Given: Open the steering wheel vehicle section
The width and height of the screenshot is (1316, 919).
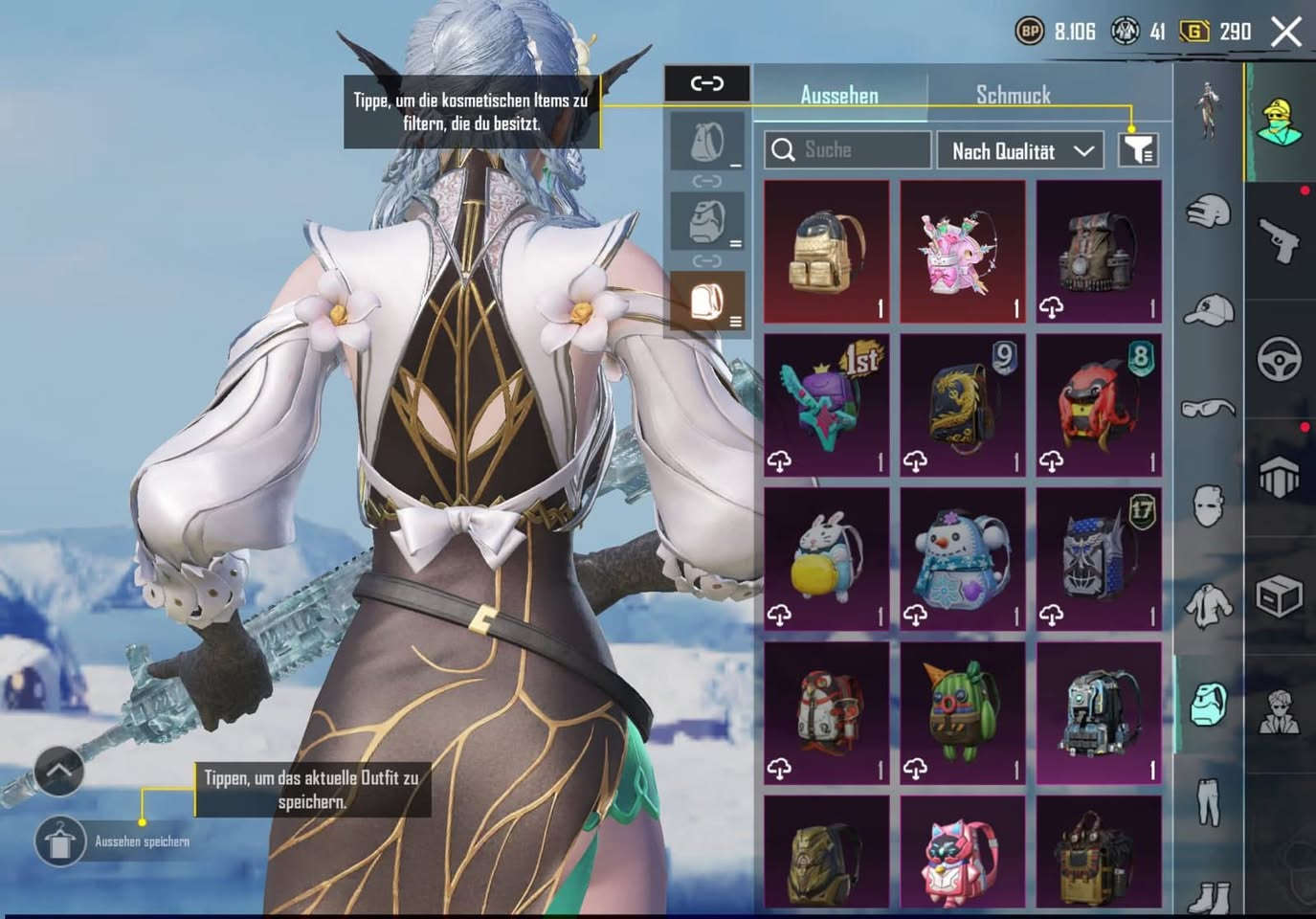Looking at the screenshot, I should click(1280, 358).
